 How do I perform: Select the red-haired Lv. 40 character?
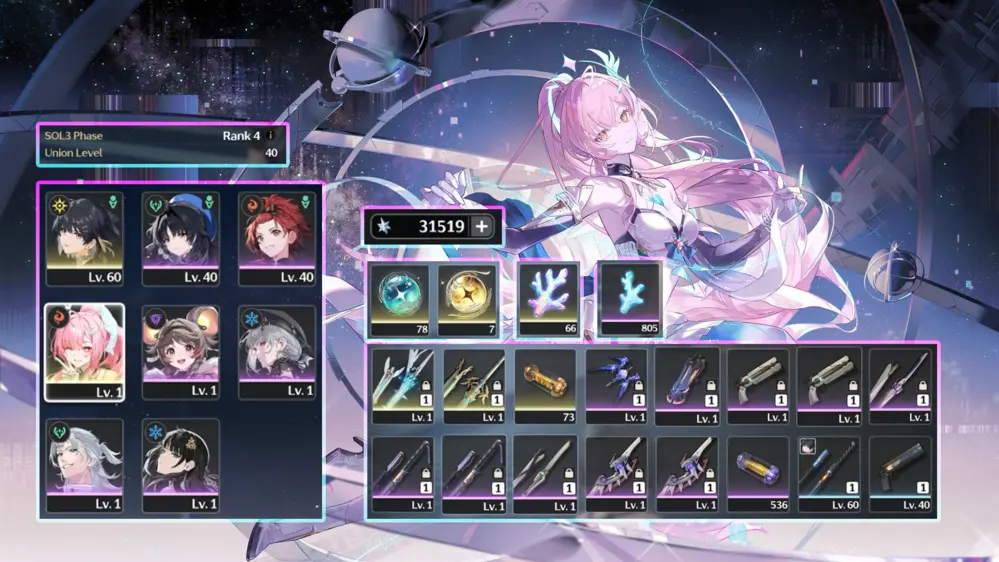click(x=277, y=238)
